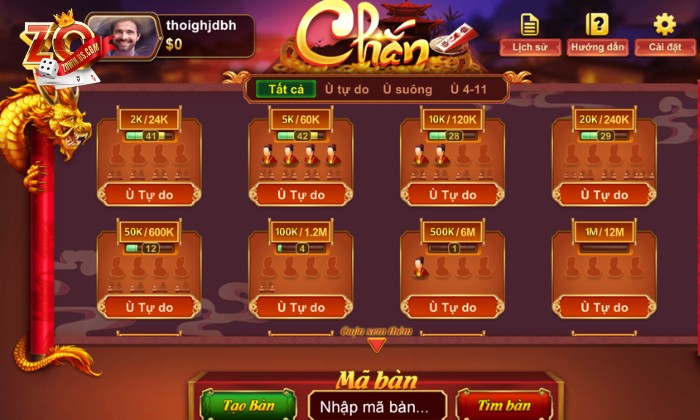Image resolution: width=700 pixels, height=420 pixels.
Task: Switch to the Ù tự do tab
Action: coord(347,89)
